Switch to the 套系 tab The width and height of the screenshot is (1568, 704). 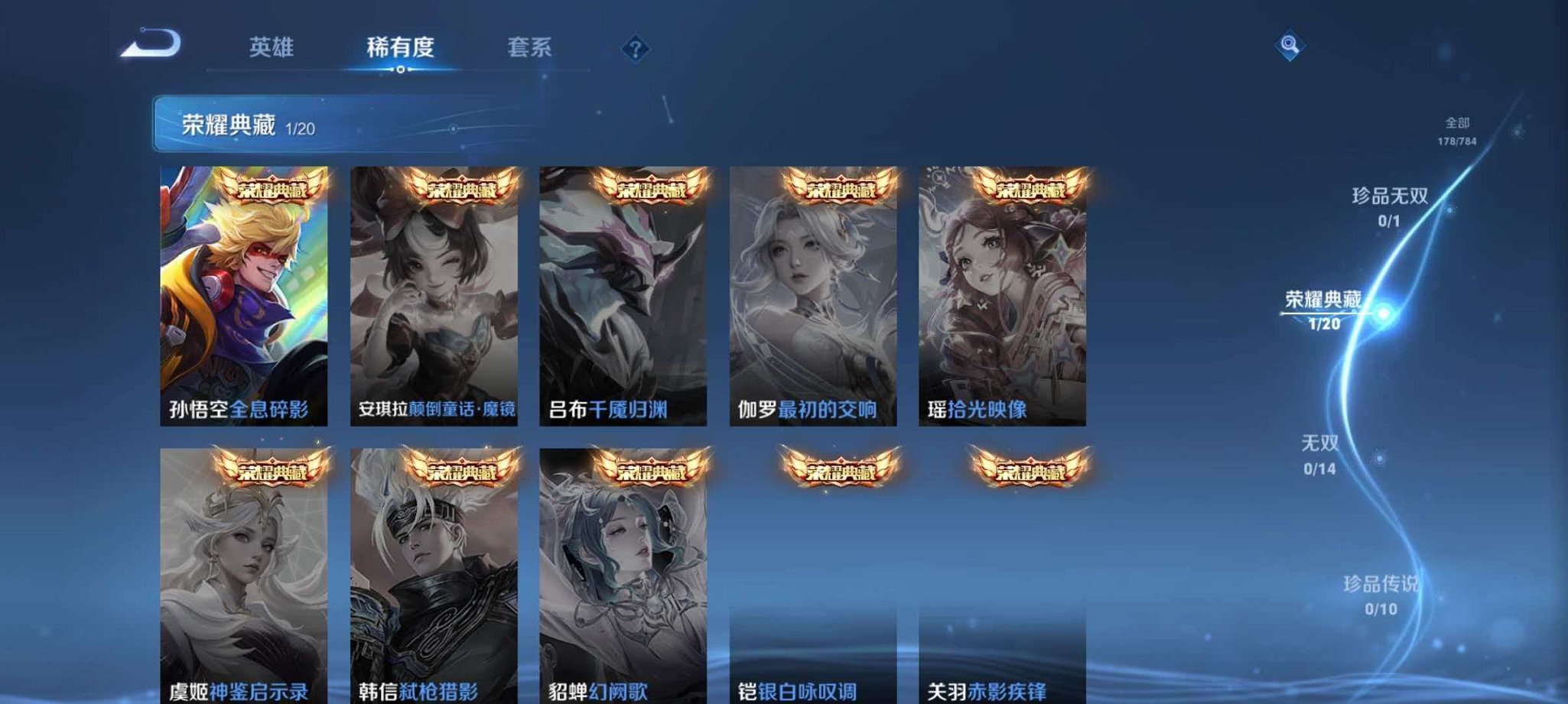tap(529, 47)
